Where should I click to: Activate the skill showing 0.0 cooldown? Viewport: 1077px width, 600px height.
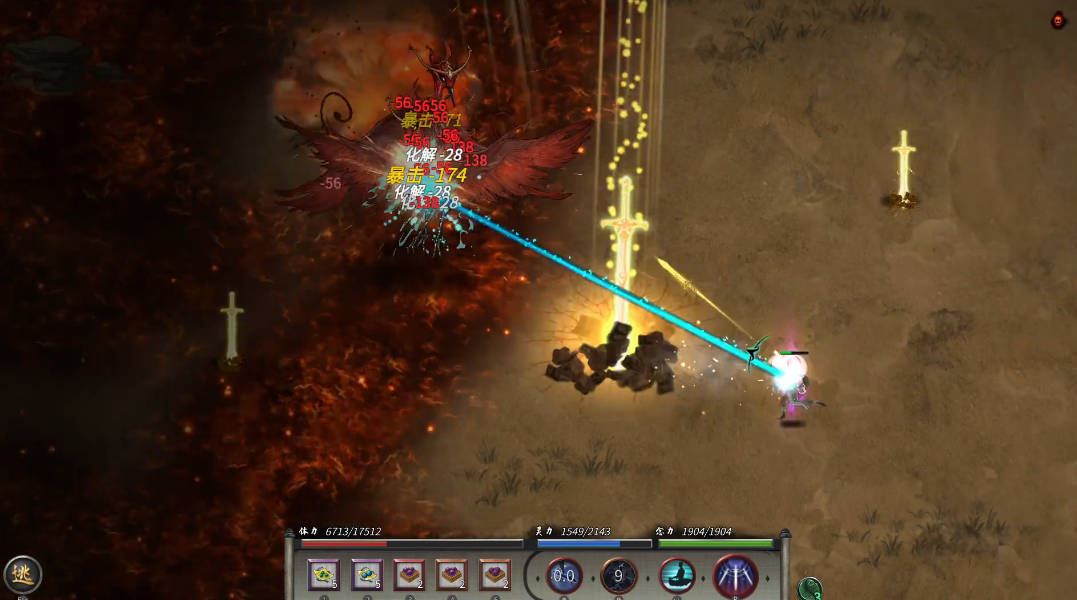pyautogui.click(x=564, y=576)
